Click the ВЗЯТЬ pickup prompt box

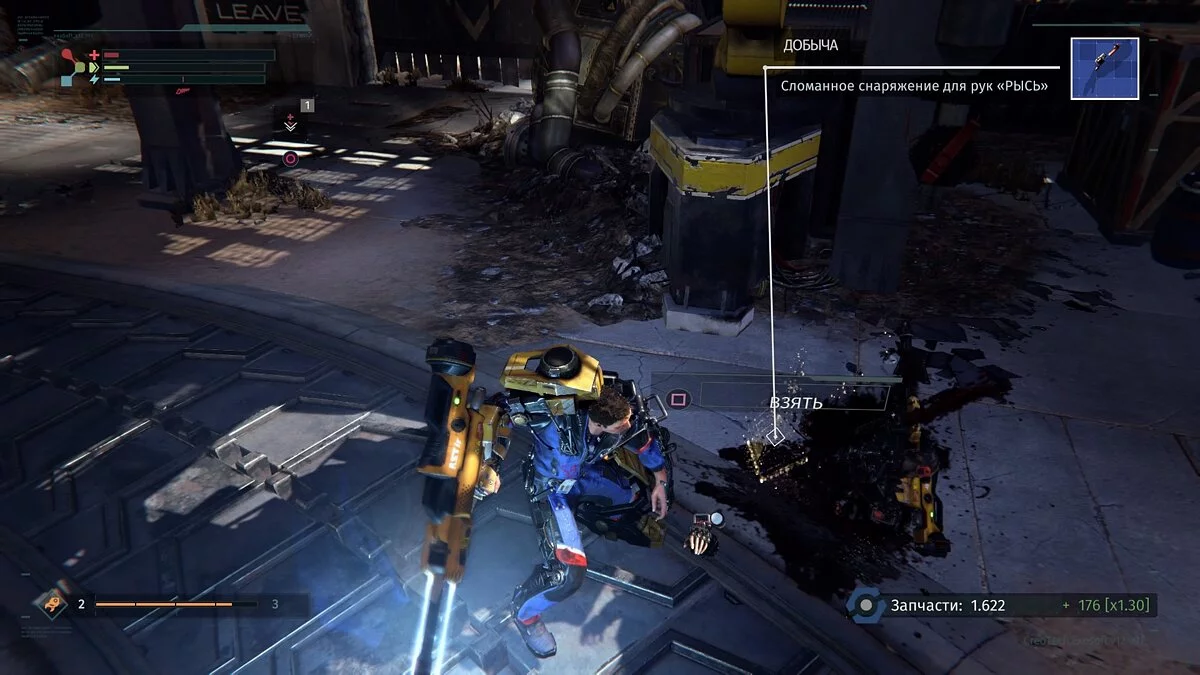[793, 397]
